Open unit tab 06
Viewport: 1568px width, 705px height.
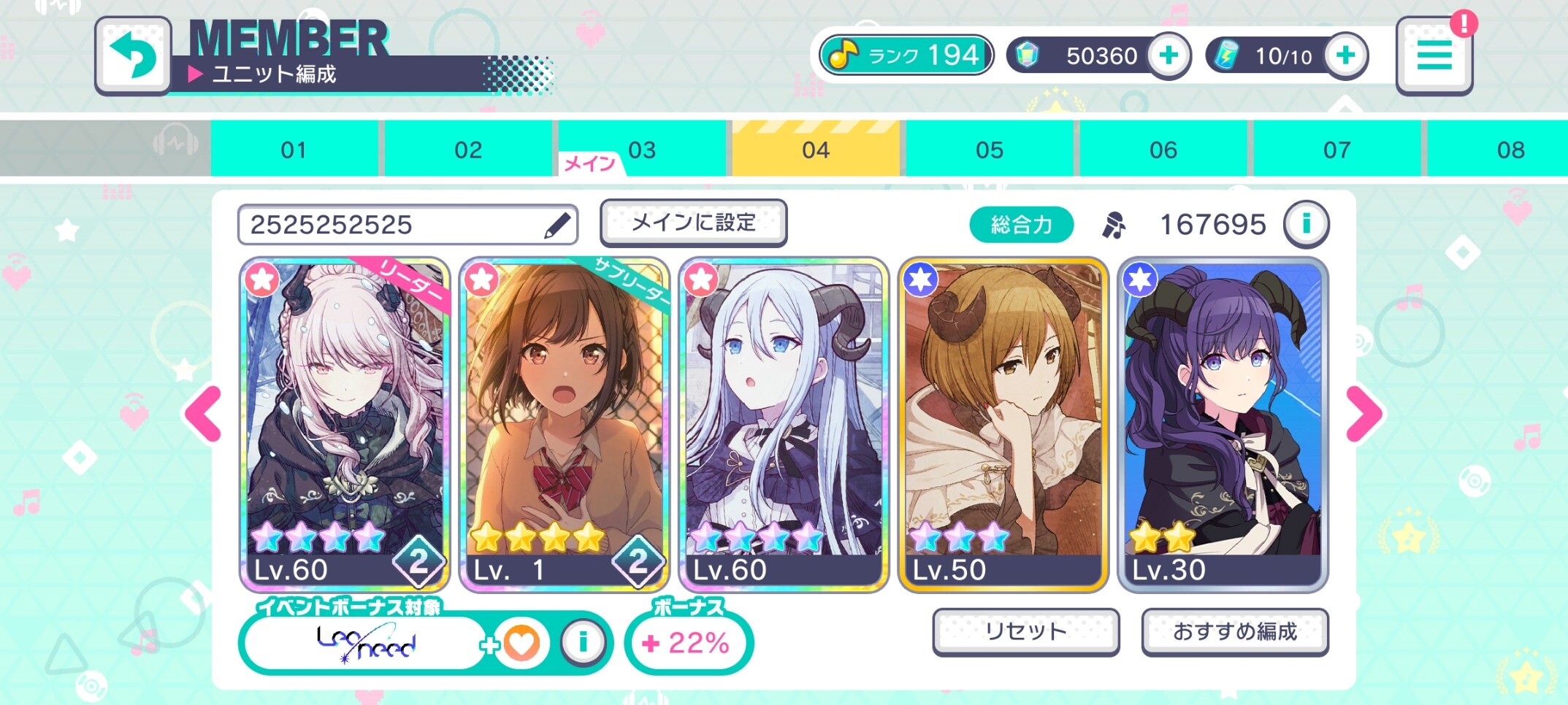tap(1163, 150)
